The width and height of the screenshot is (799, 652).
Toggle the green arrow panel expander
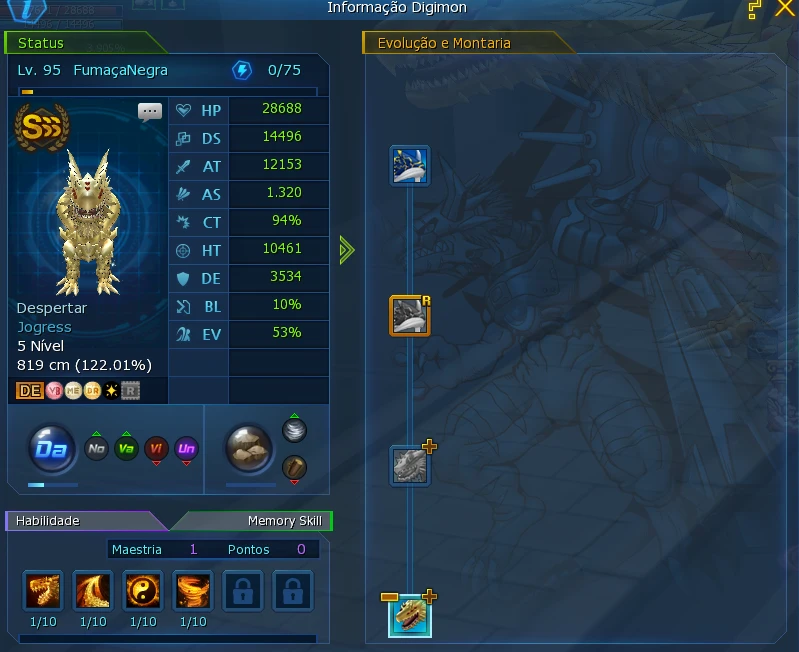(x=346, y=250)
